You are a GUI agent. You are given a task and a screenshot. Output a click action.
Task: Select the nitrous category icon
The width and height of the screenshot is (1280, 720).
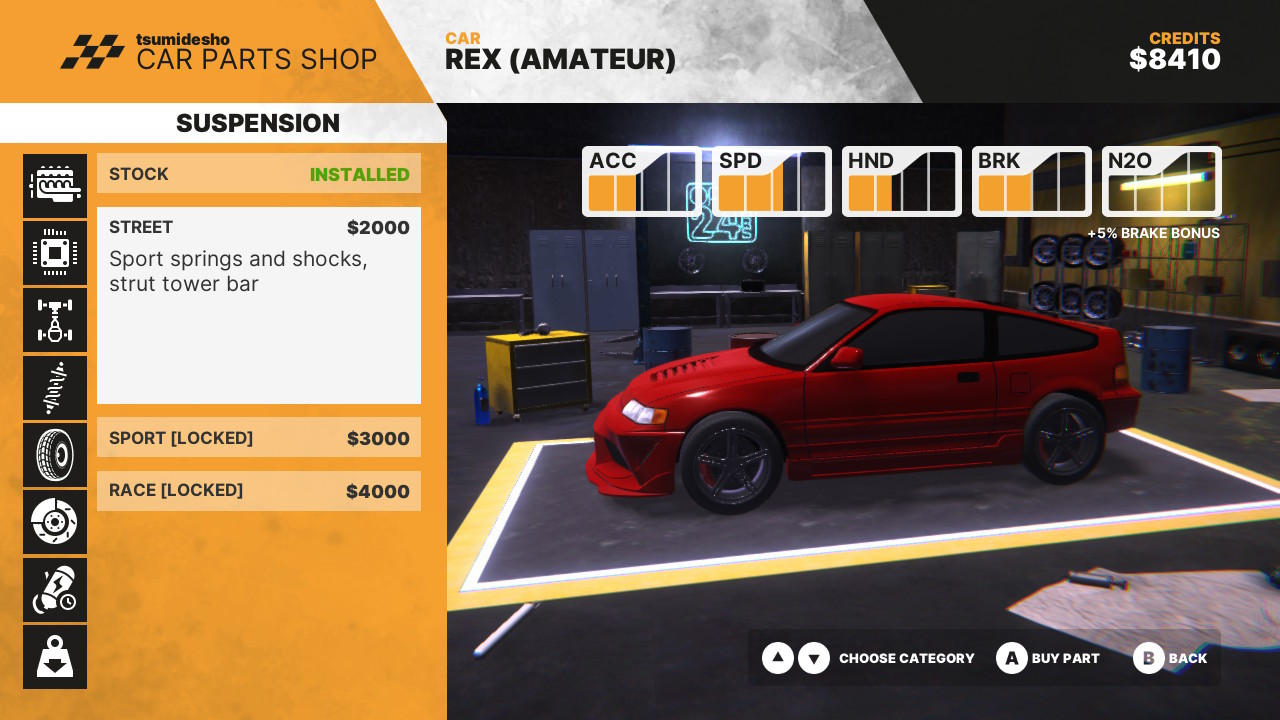(55, 590)
